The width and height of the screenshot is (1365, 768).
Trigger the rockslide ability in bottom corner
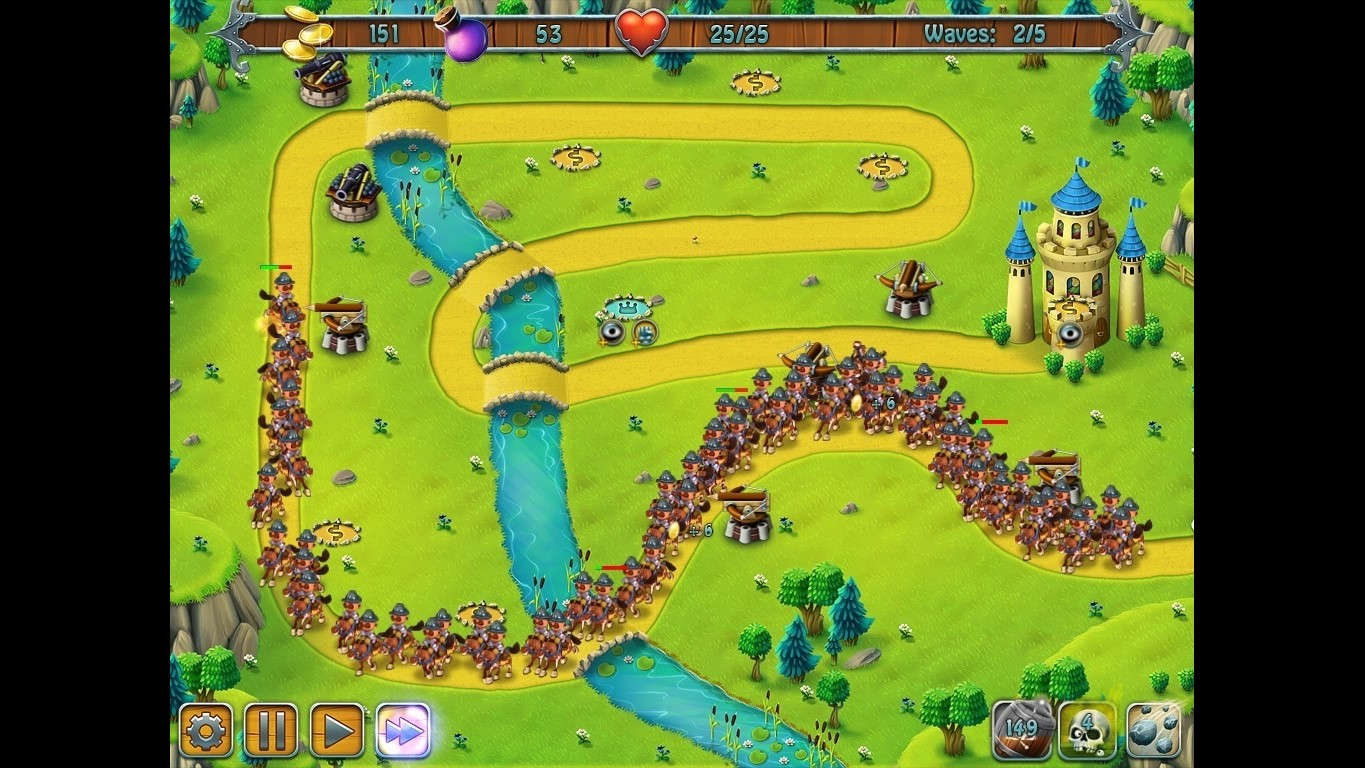pos(1152,731)
